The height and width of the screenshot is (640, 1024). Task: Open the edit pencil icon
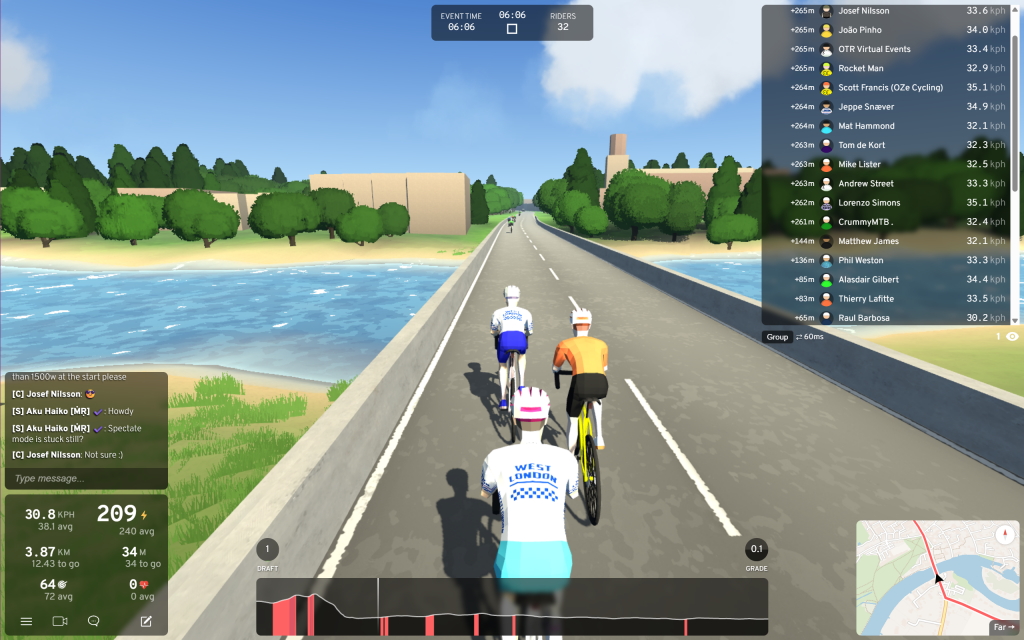click(x=146, y=621)
